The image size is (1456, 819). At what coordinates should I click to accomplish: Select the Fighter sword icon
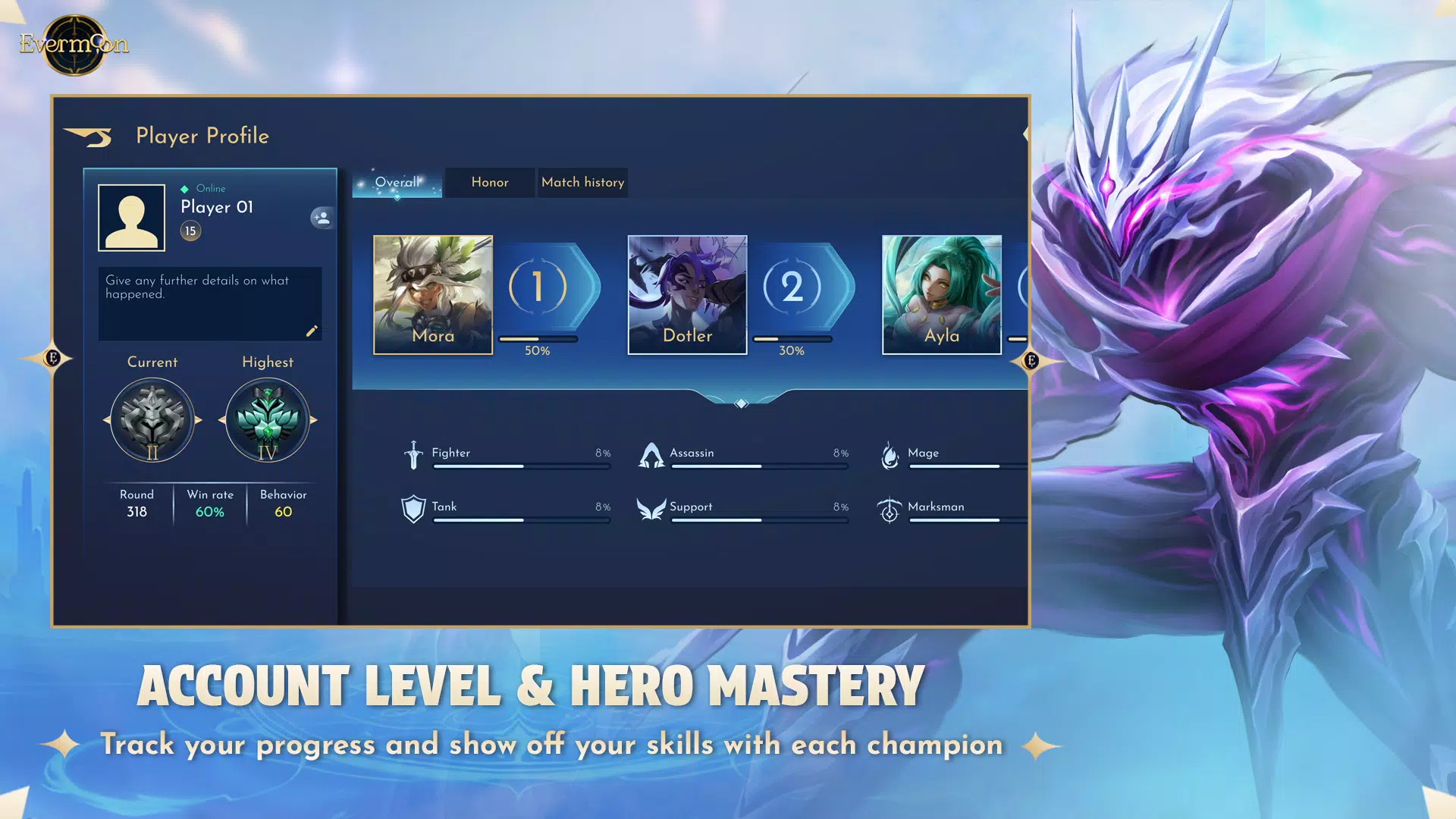point(413,453)
